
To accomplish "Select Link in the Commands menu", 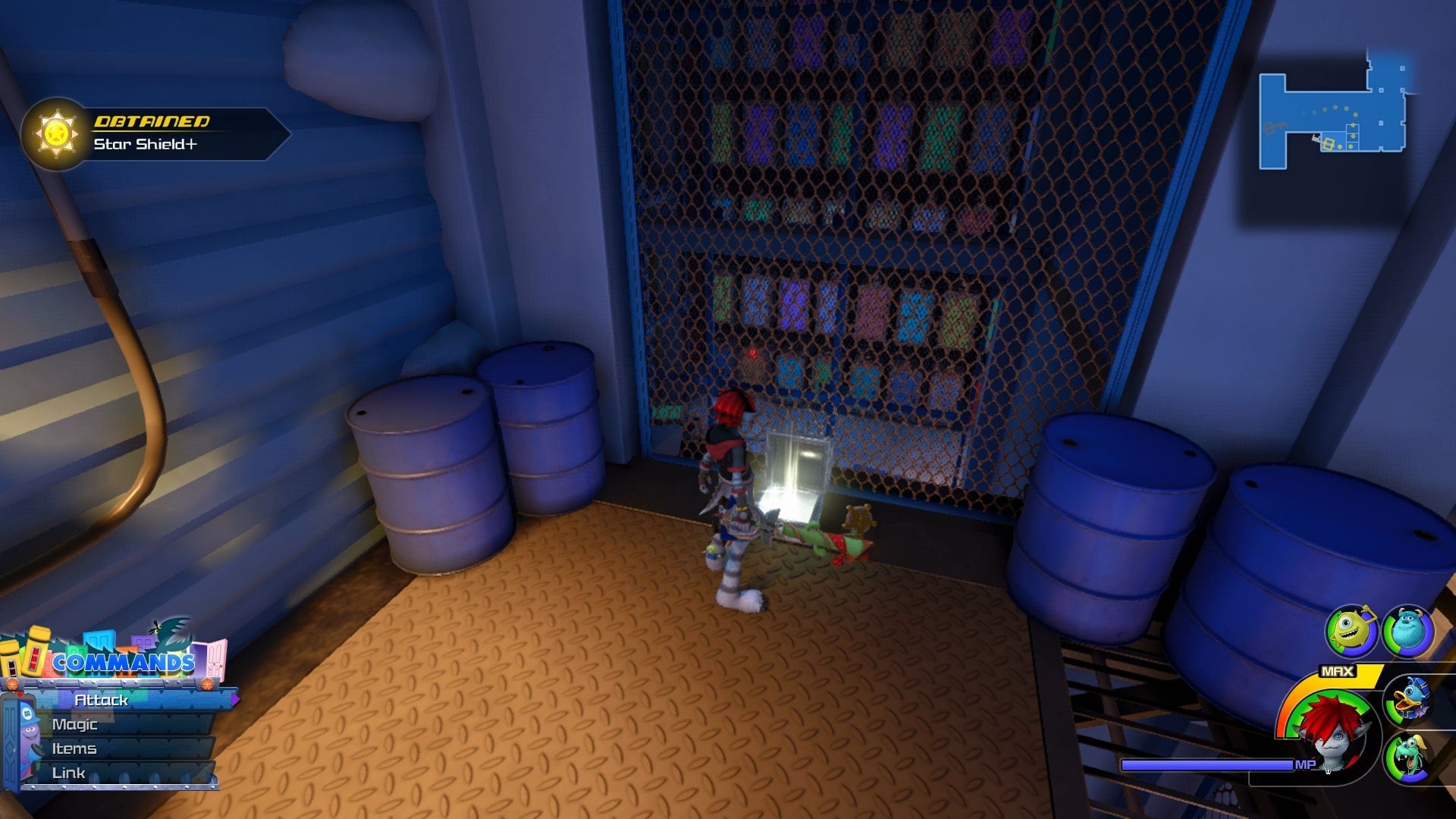I will [68, 773].
